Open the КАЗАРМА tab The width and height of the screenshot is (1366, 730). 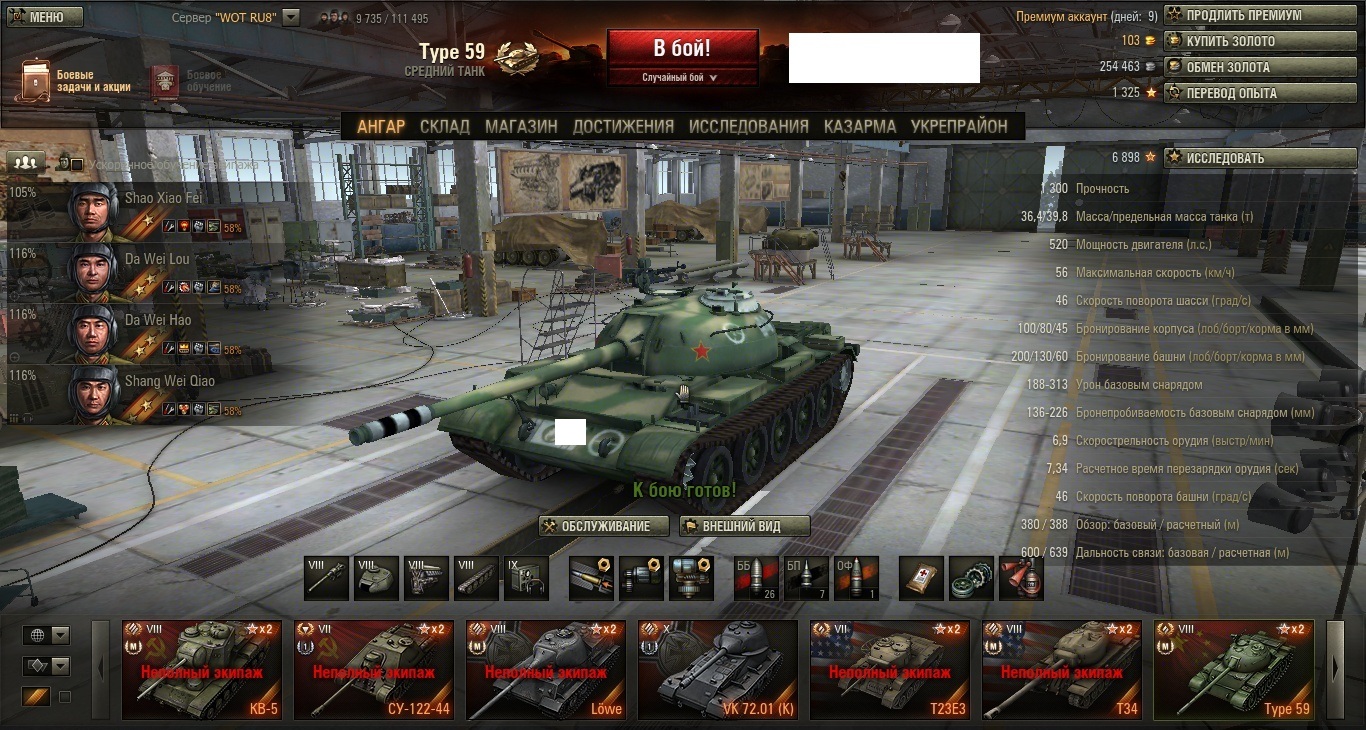click(859, 126)
